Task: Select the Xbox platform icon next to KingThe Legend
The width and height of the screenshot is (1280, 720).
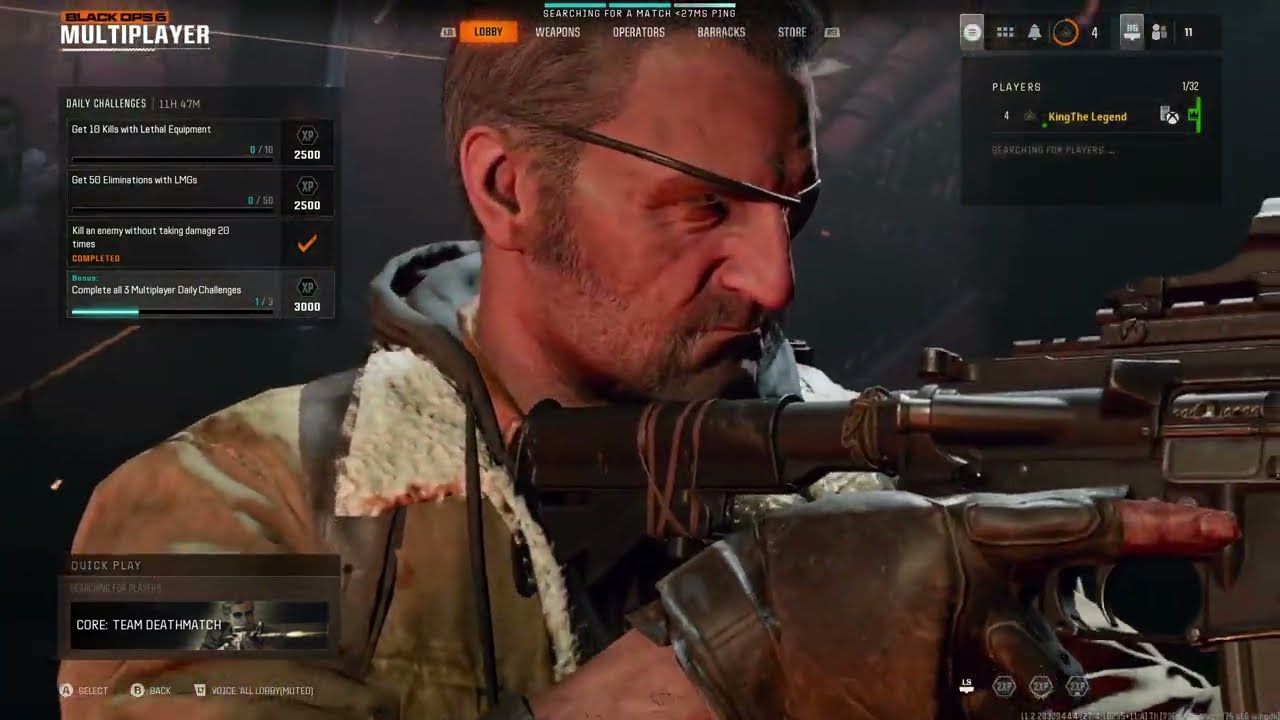Action: [x=1172, y=119]
